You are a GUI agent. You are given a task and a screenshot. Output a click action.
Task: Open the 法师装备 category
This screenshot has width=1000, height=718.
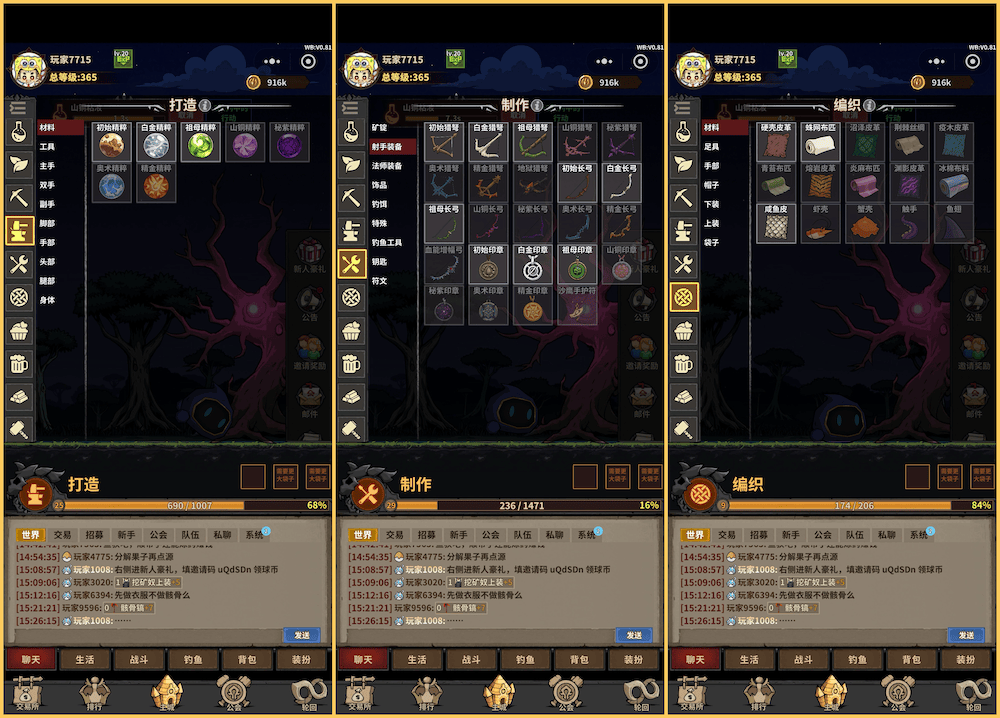pyautogui.click(x=387, y=166)
